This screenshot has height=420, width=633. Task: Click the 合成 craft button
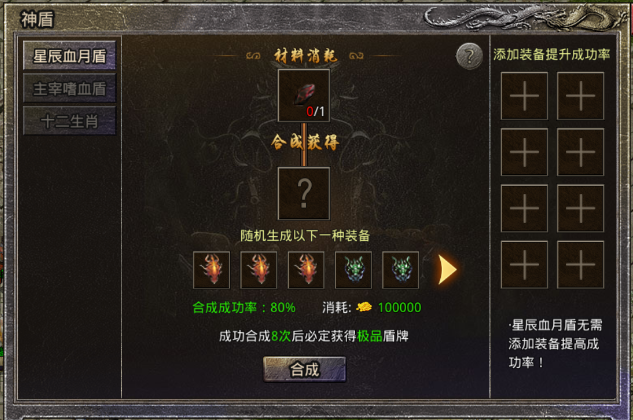(304, 369)
